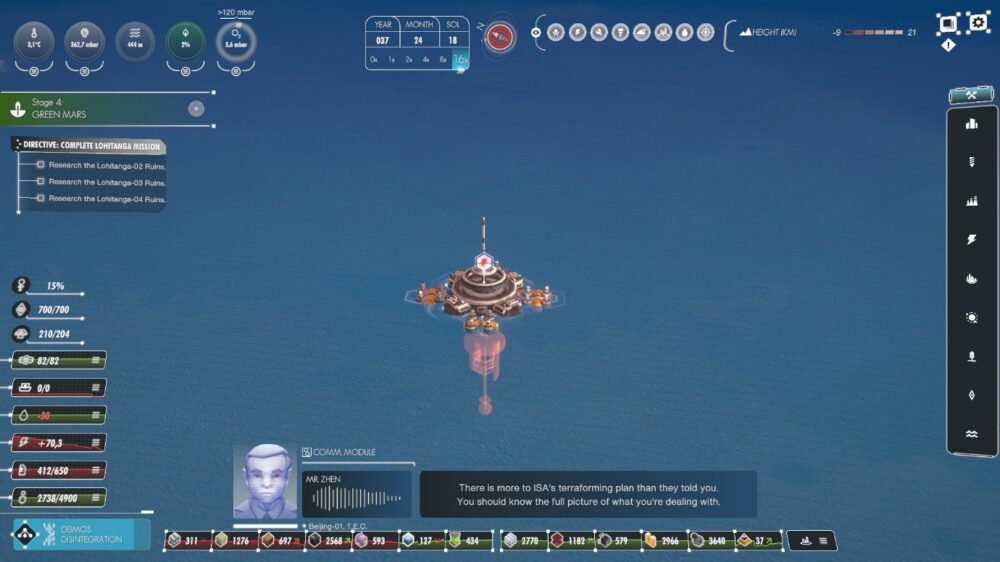The width and height of the screenshot is (1000, 562).
Task: Expand the Stage 4 Green Mars panel
Action: [x=196, y=109]
